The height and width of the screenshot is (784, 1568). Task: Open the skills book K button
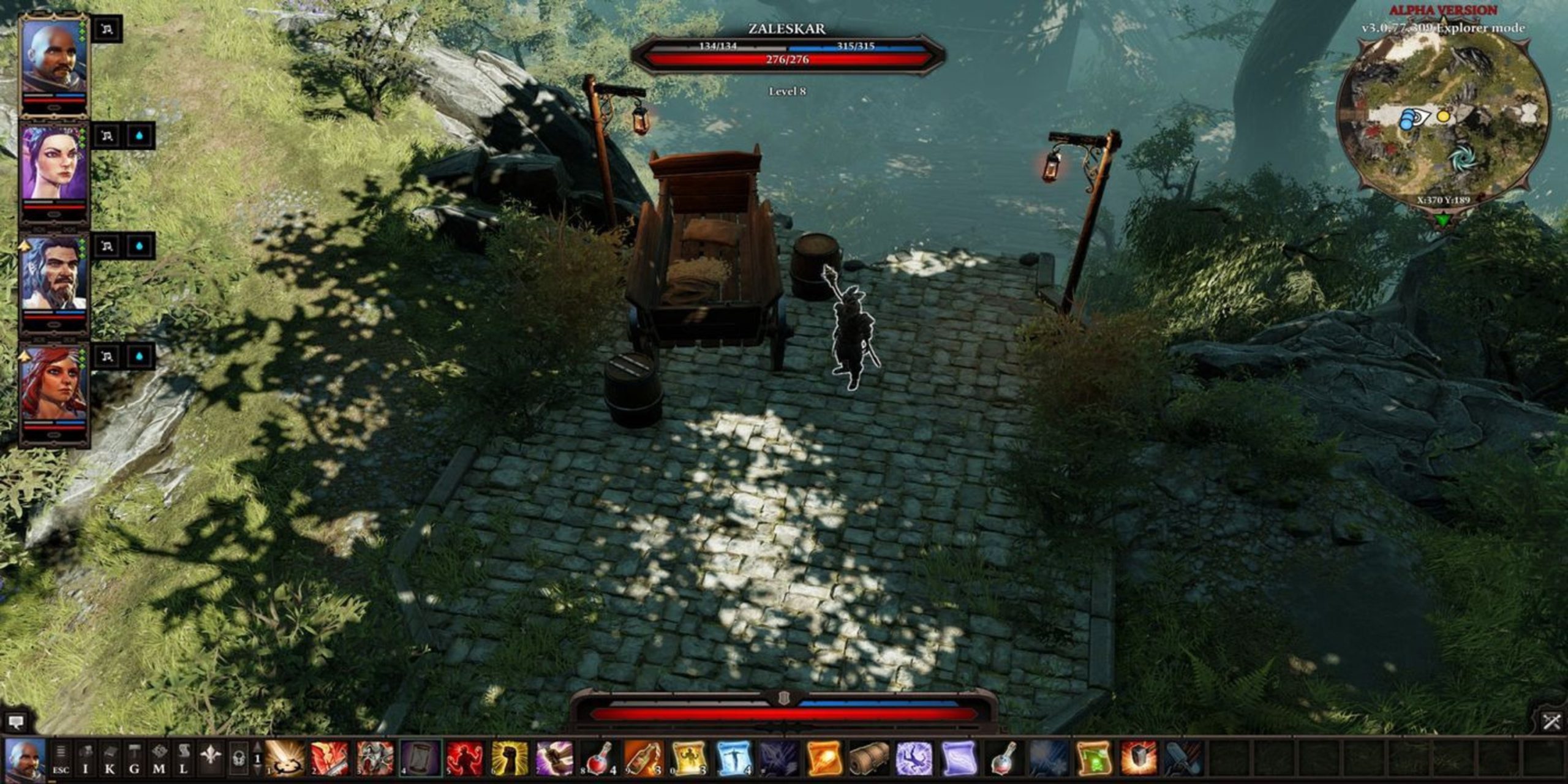tap(110, 759)
